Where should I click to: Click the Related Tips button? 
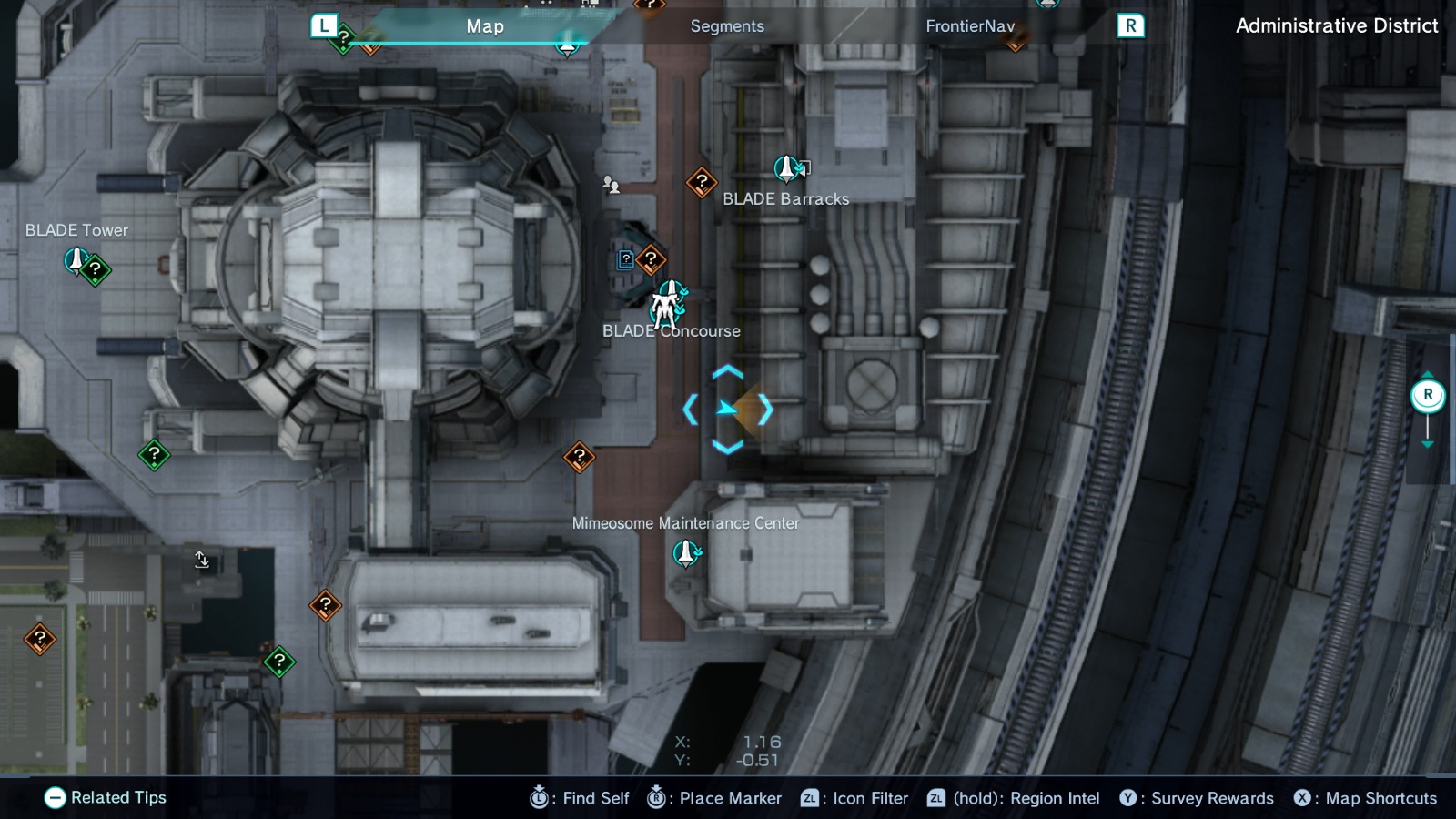coord(106,798)
